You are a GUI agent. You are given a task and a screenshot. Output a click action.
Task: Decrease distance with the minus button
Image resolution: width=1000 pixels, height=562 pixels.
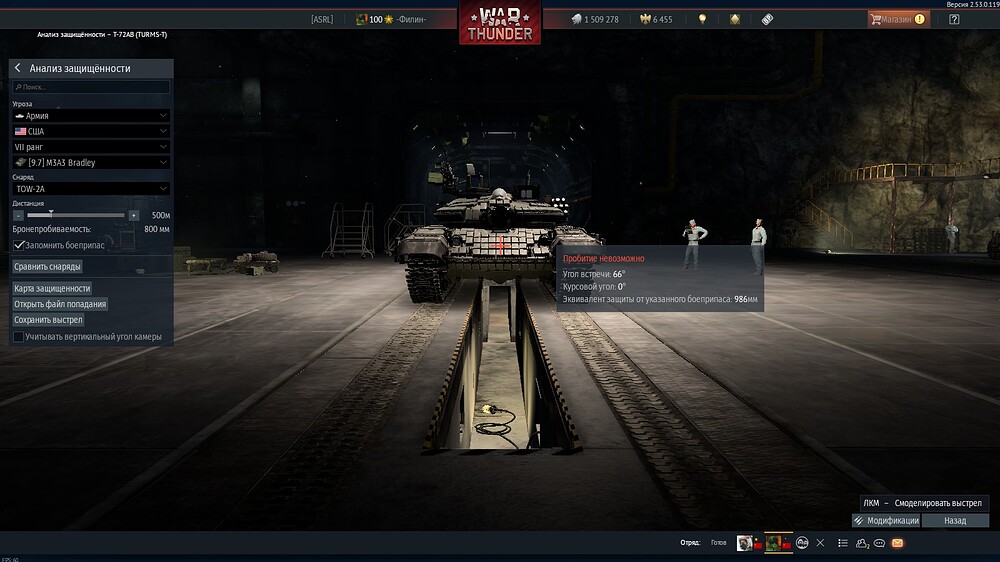(18, 215)
